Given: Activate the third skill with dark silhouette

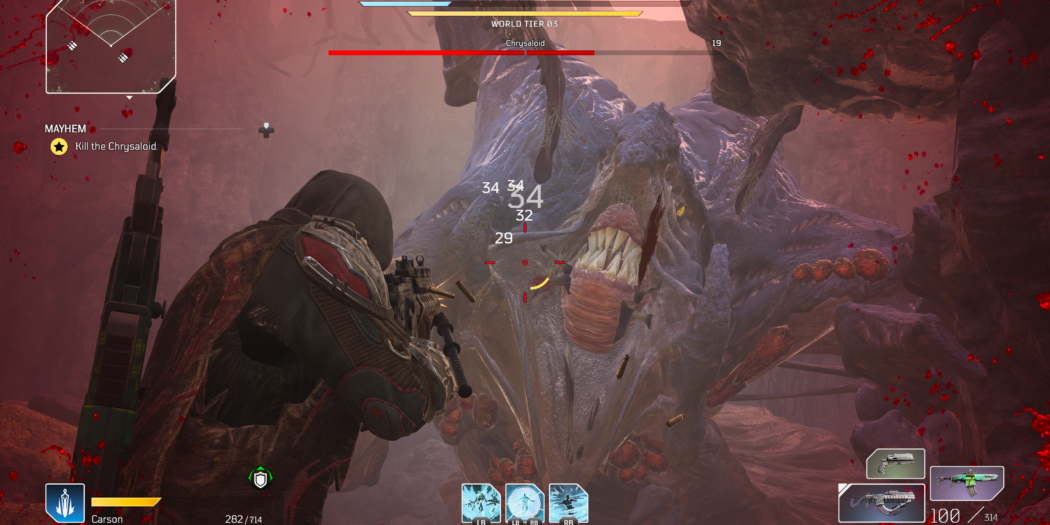Looking at the screenshot, I should point(567,503).
